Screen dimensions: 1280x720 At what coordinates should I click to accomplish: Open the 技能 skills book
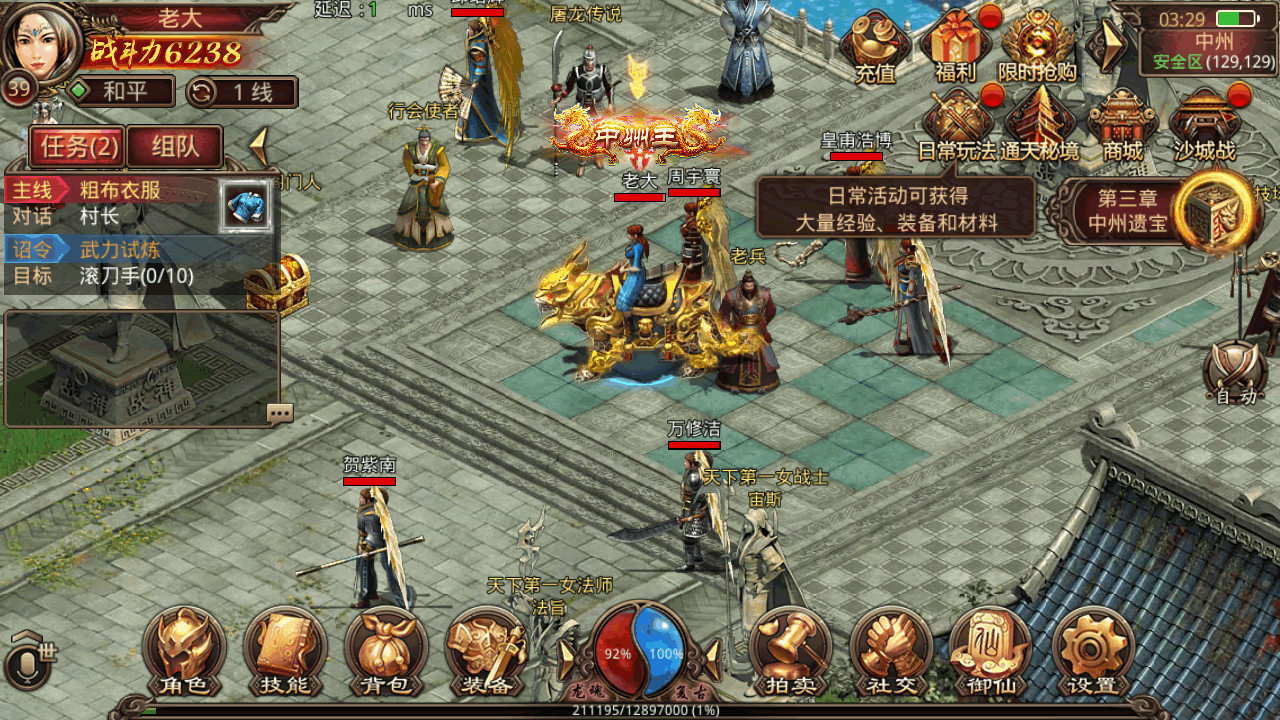pyautogui.click(x=285, y=651)
